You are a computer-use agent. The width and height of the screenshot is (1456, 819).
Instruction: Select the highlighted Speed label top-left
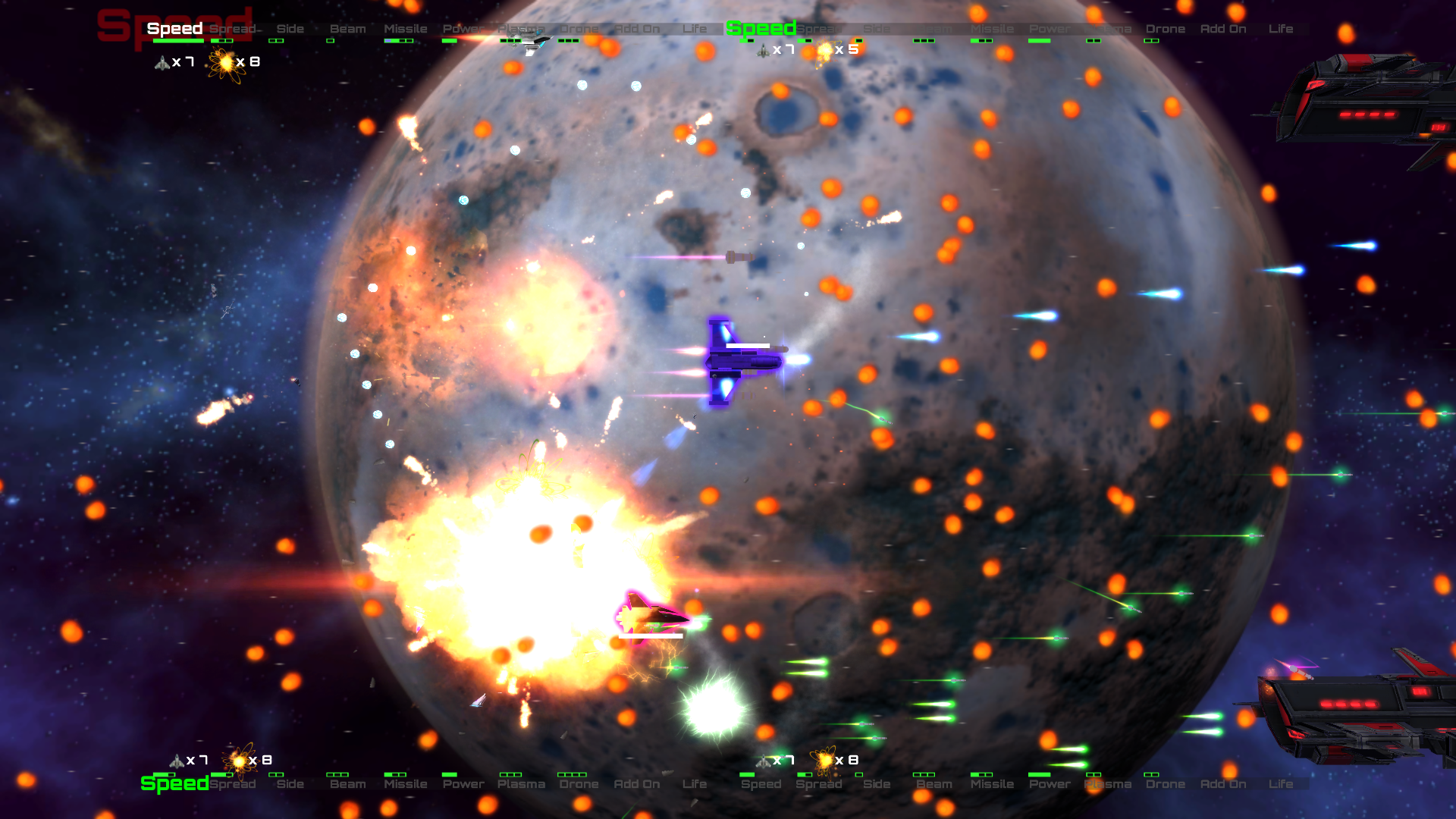click(x=174, y=28)
